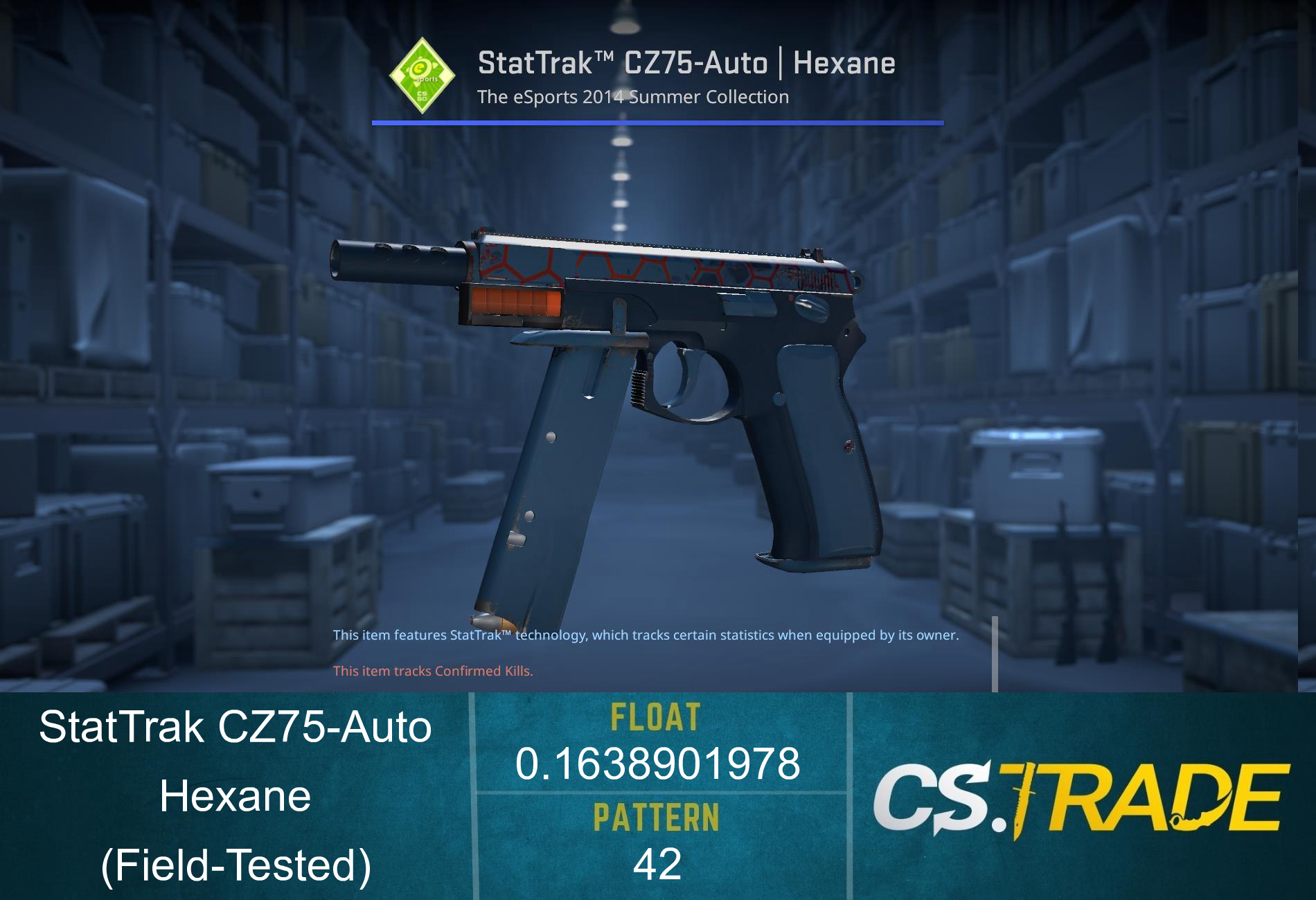Collapse the item details panel at the bottom
1316x900 pixels.
coord(658,796)
